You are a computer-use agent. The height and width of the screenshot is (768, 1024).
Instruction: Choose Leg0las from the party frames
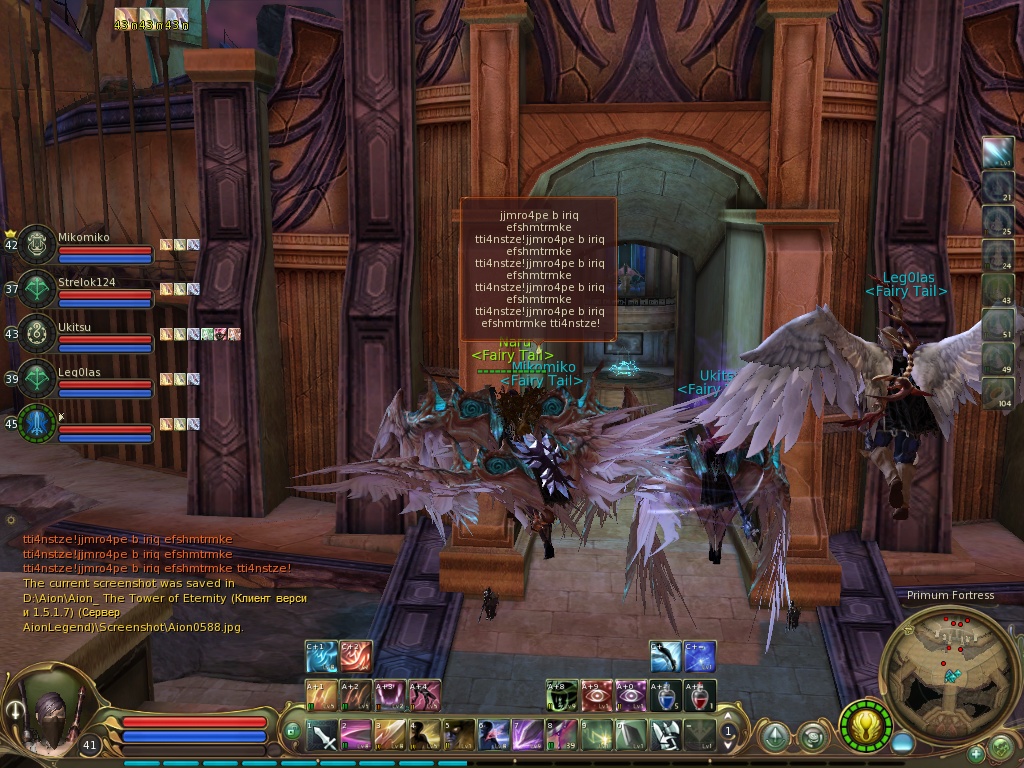(38, 378)
